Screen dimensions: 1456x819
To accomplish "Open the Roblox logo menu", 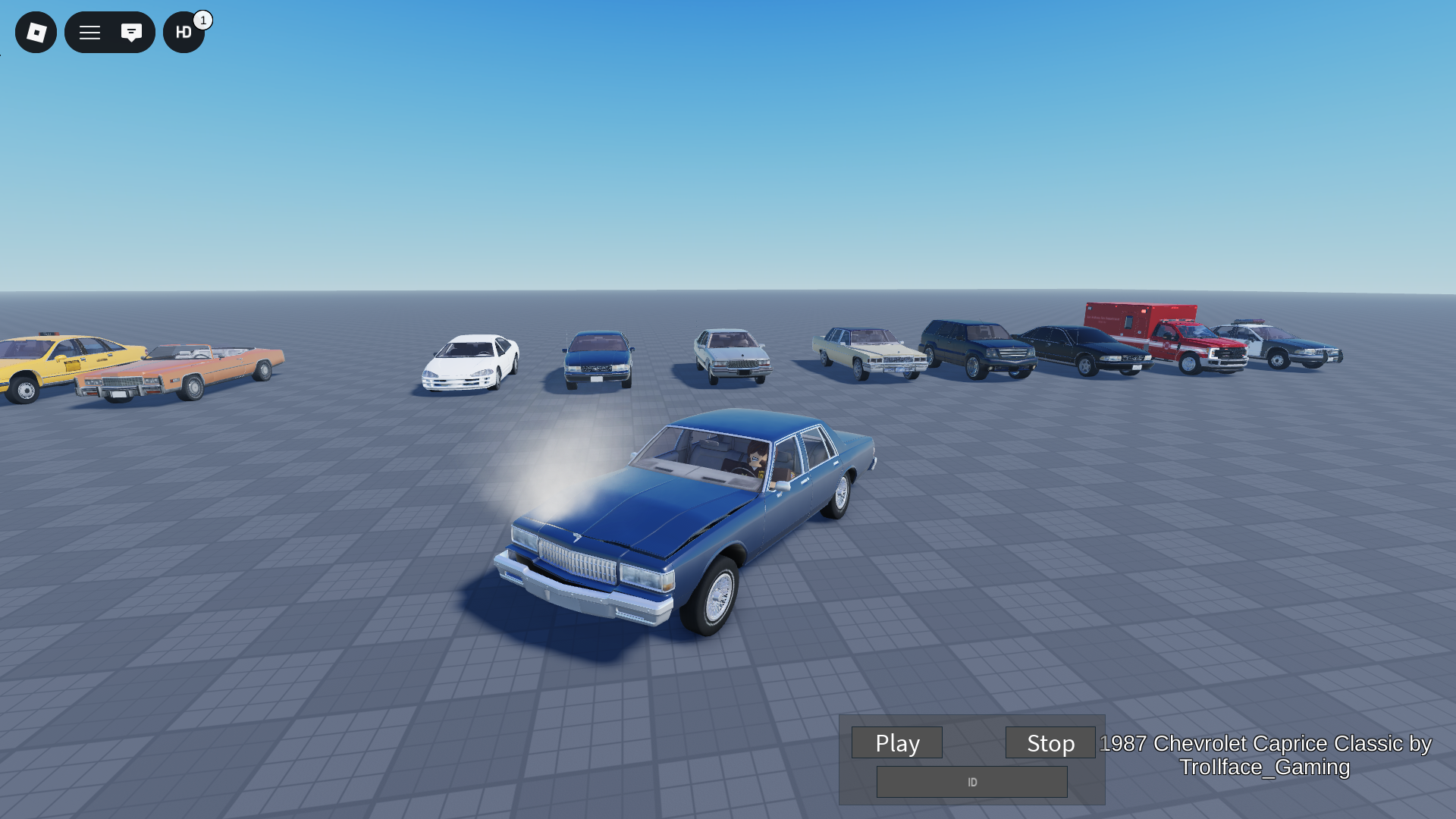I will click(x=36, y=33).
